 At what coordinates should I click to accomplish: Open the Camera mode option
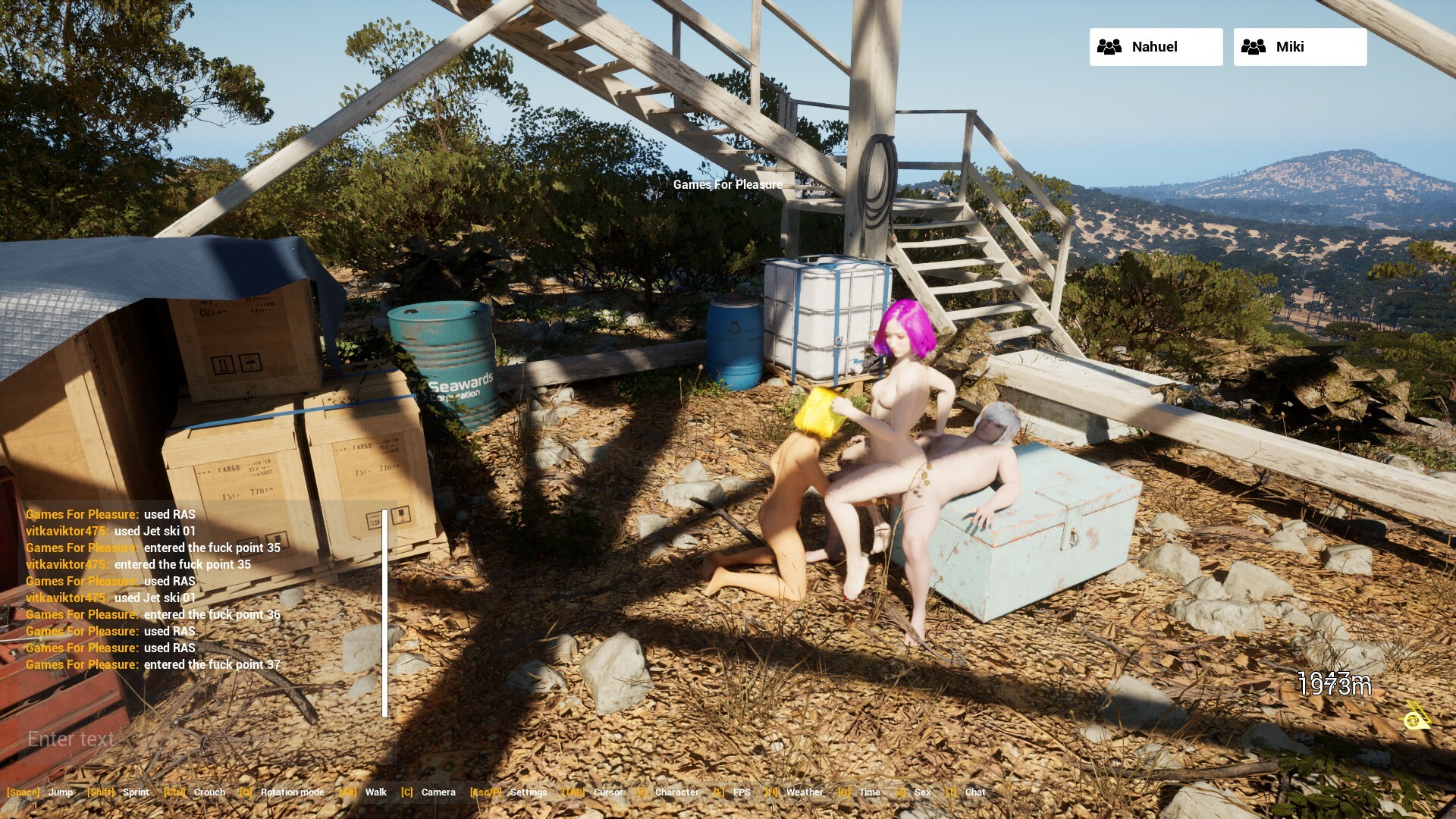tap(438, 792)
